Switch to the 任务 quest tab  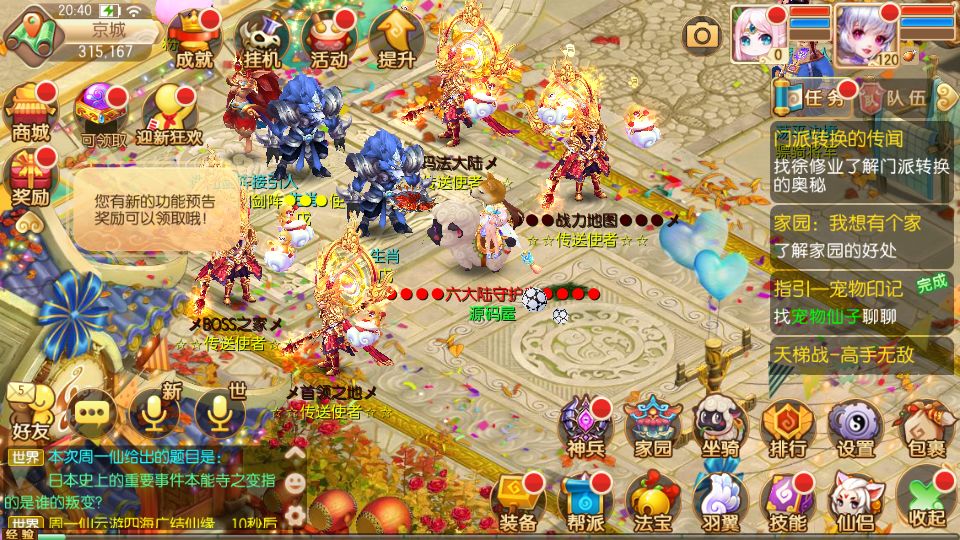click(x=814, y=97)
